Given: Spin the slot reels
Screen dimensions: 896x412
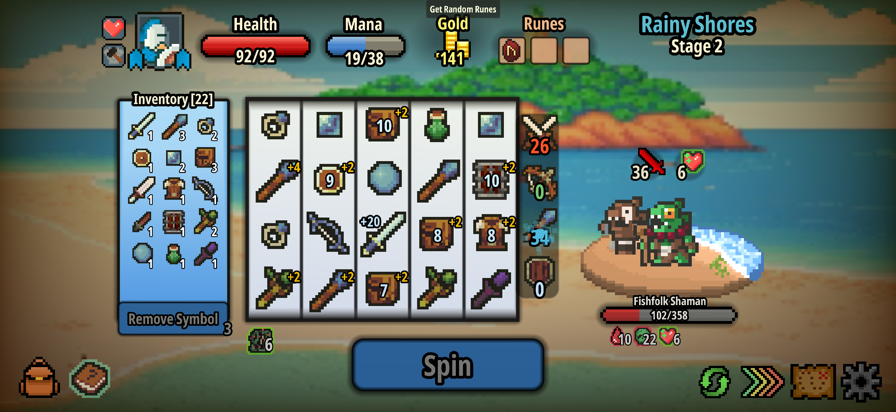Looking at the screenshot, I should (x=447, y=365).
